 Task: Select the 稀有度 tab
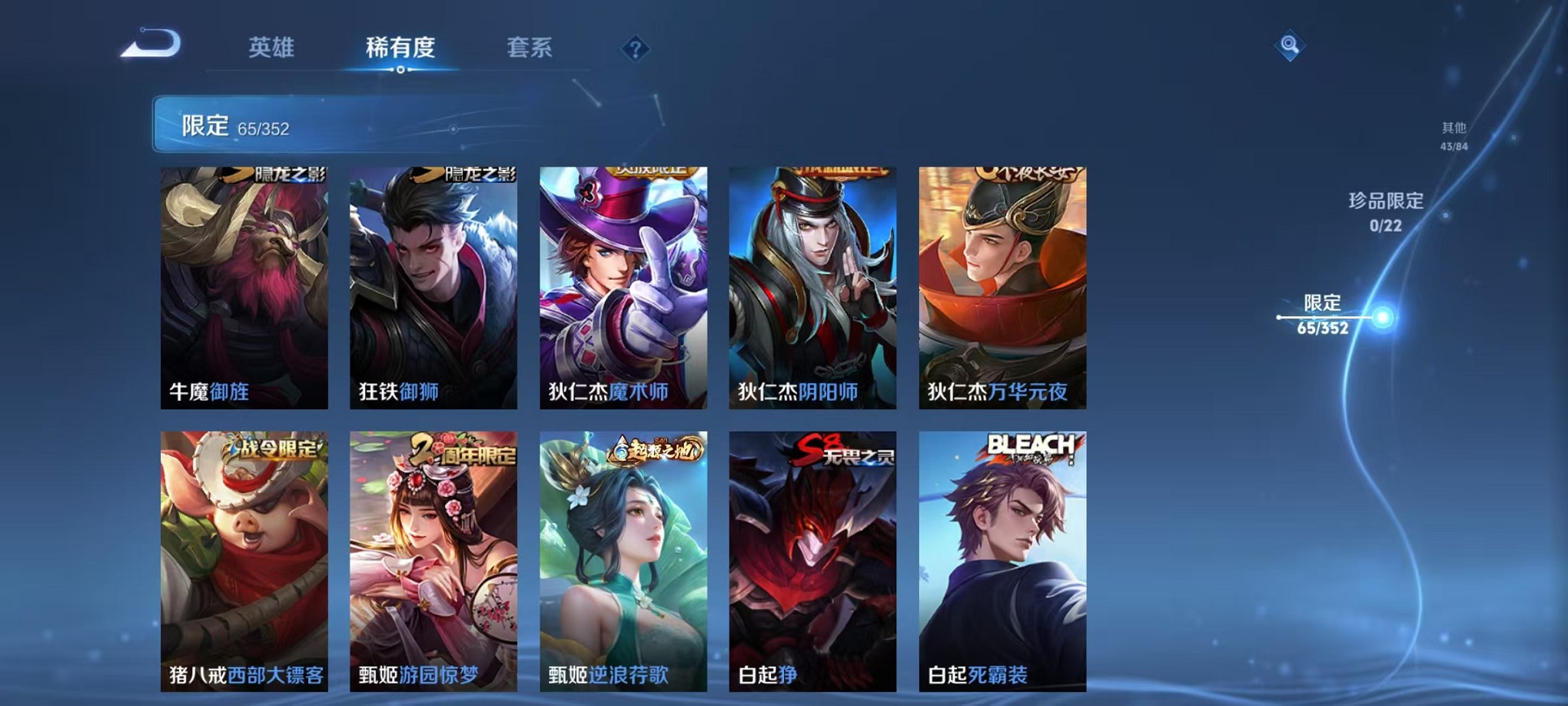(401, 48)
